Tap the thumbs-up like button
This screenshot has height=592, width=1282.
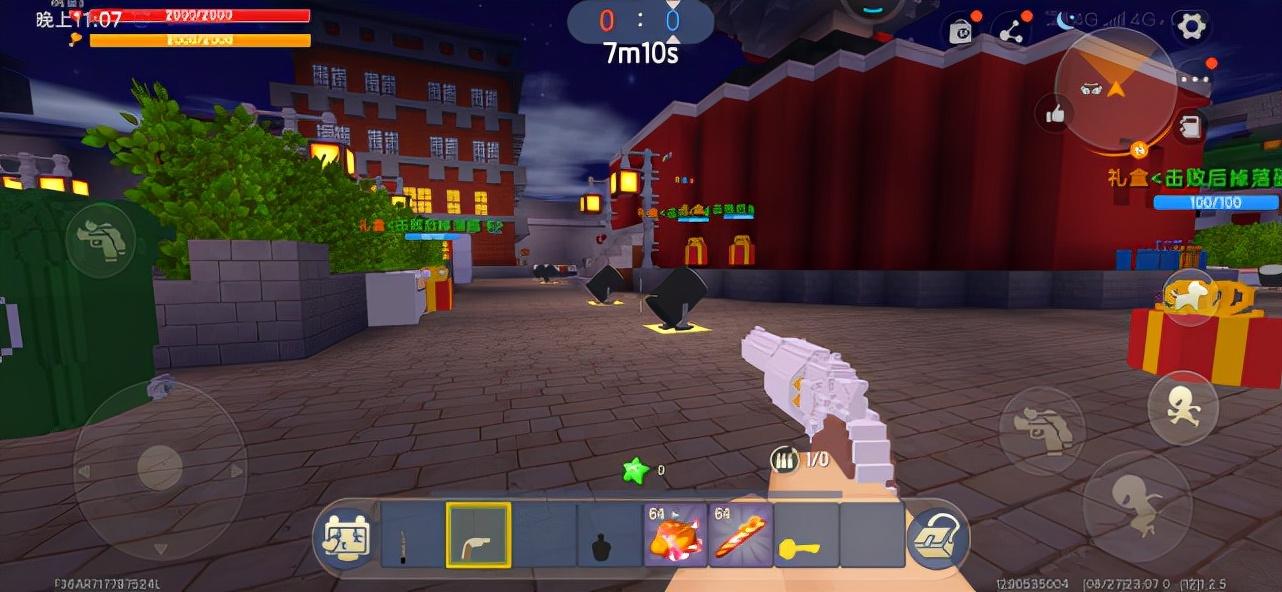(1055, 115)
